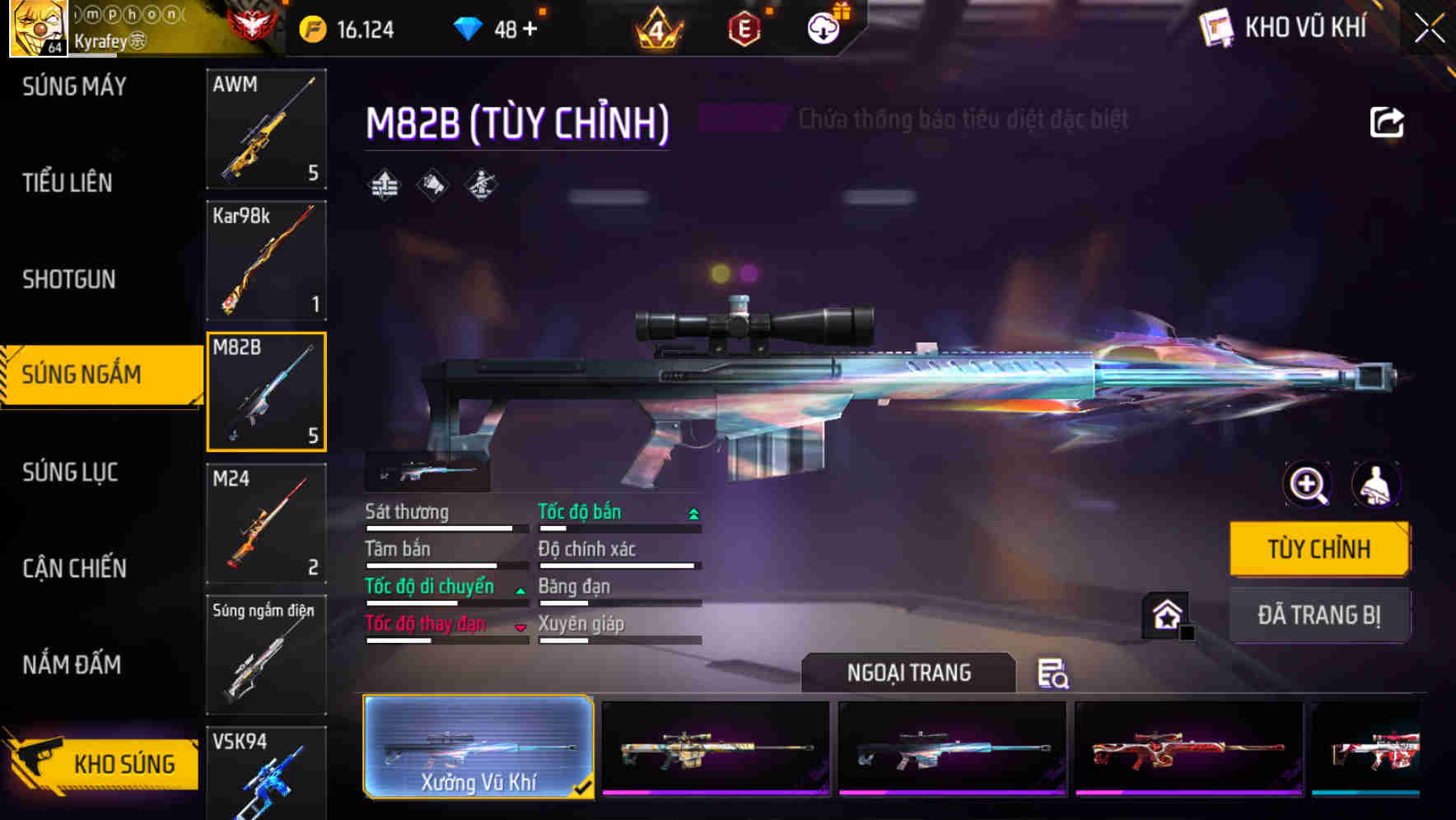The height and width of the screenshot is (820, 1456).
Task: Expand the Tốc độ bắn stat indicator
Action: click(692, 512)
